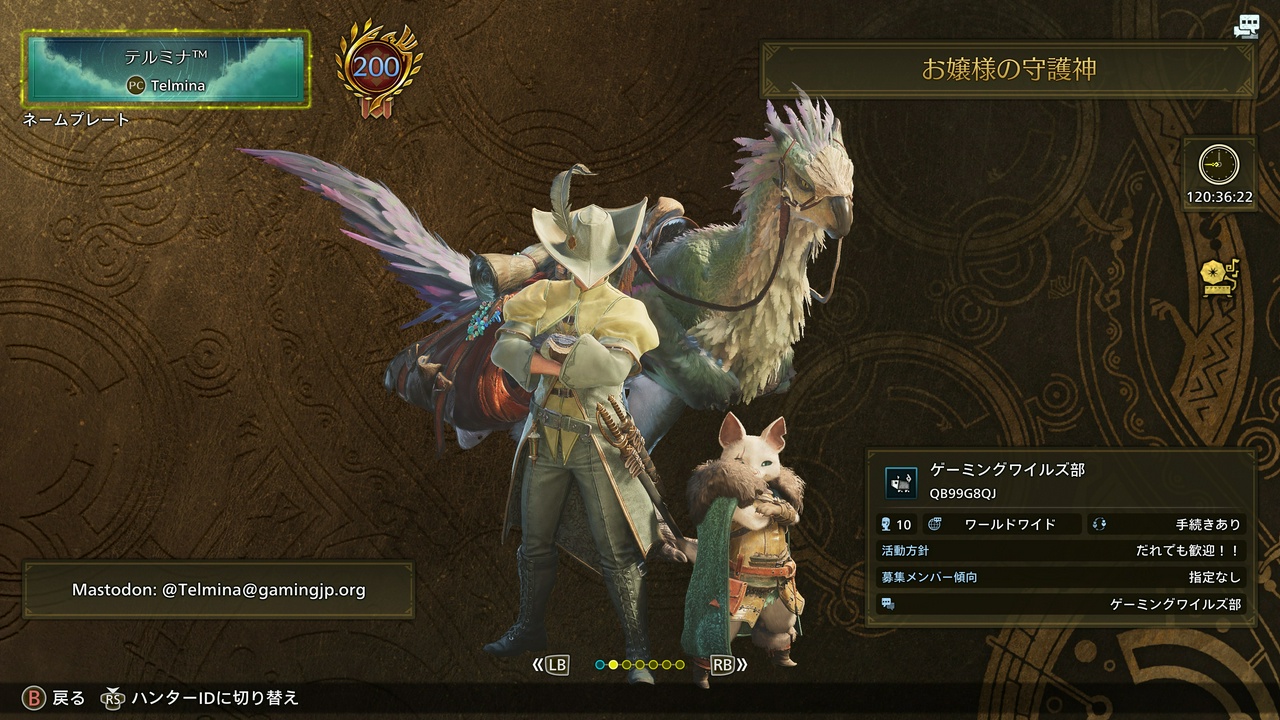Viewport: 1280px width, 720px height.
Task: Open the ゲーミングワイルズ部 squad header
Action: (x=1061, y=481)
